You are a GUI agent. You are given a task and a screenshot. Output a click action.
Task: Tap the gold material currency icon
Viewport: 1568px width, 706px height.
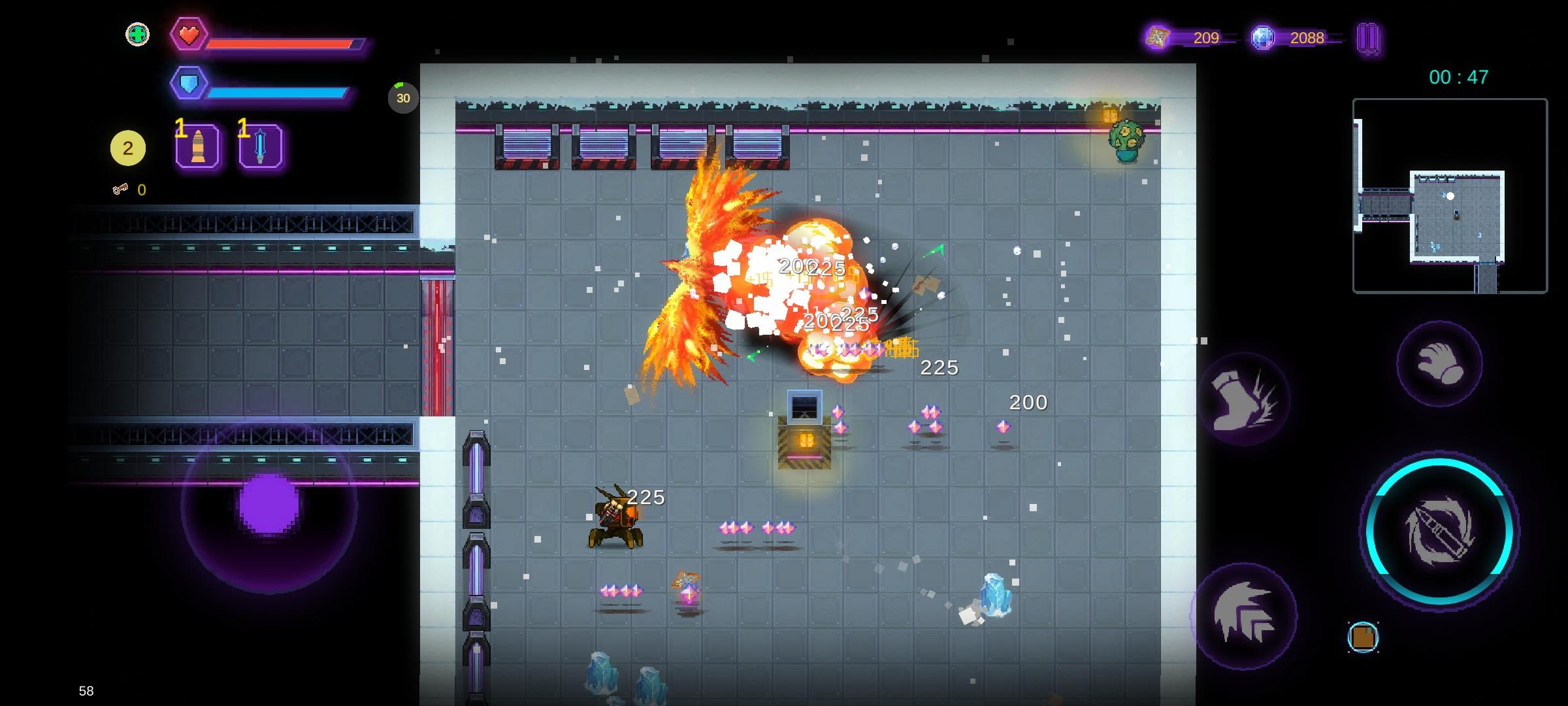pyautogui.click(x=1158, y=38)
